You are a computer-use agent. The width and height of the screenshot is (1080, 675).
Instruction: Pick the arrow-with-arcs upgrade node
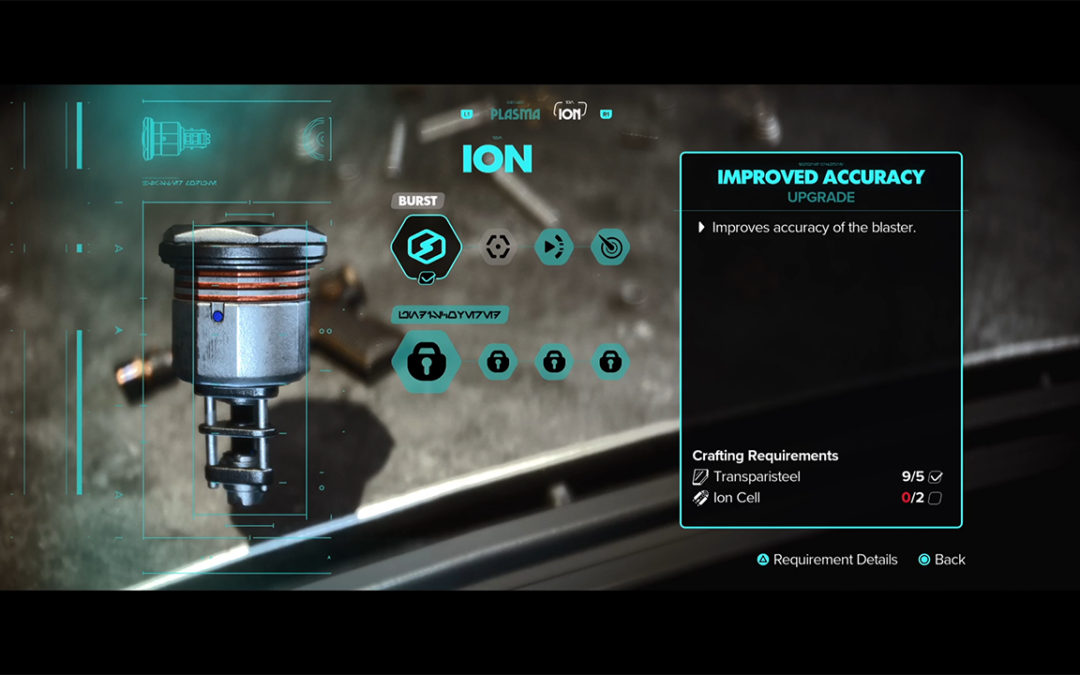click(x=554, y=246)
